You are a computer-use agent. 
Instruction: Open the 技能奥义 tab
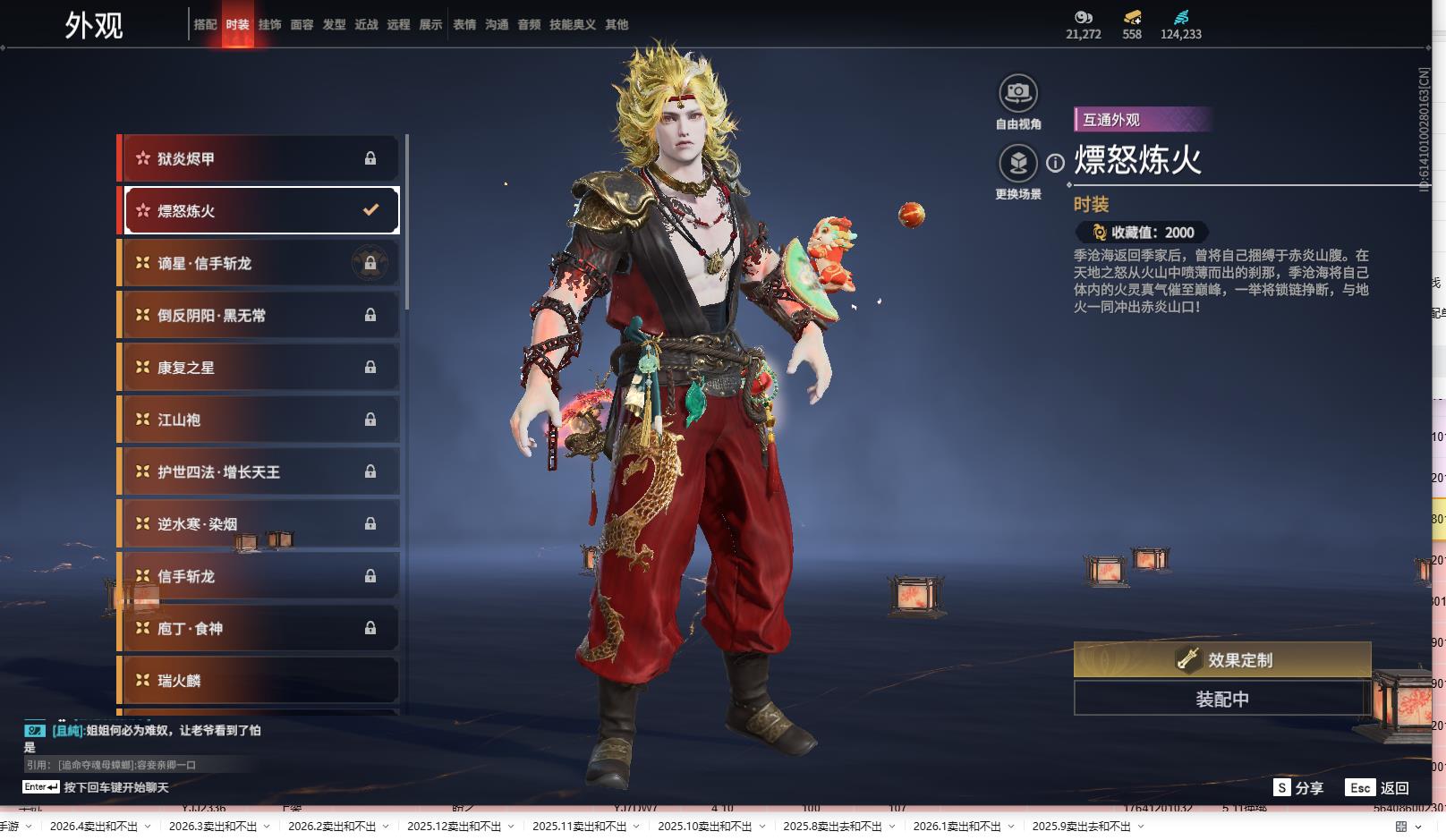[572, 25]
